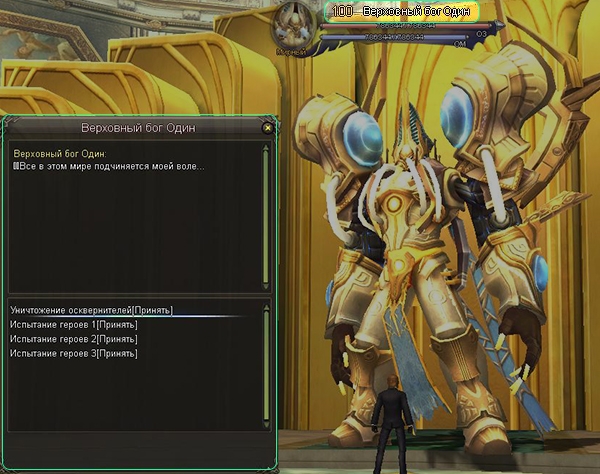Screen dimensions: 600x474
Task: Pick the Испытание героев 3 quest option
Action: (x=73, y=353)
